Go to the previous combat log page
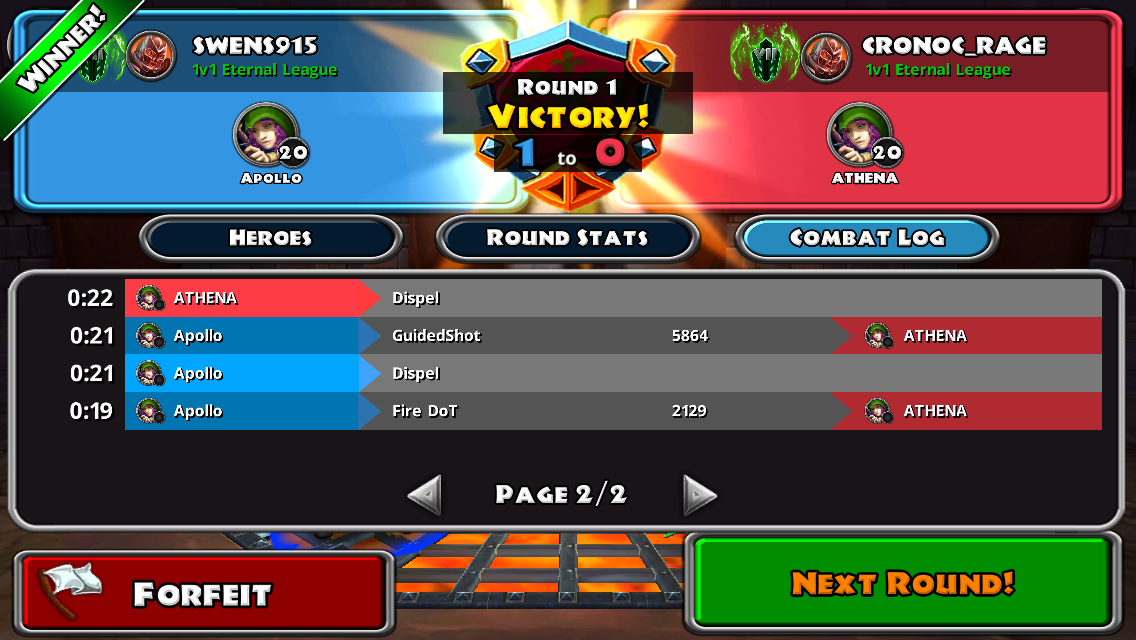The image size is (1136, 640). click(x=425, y=494)
